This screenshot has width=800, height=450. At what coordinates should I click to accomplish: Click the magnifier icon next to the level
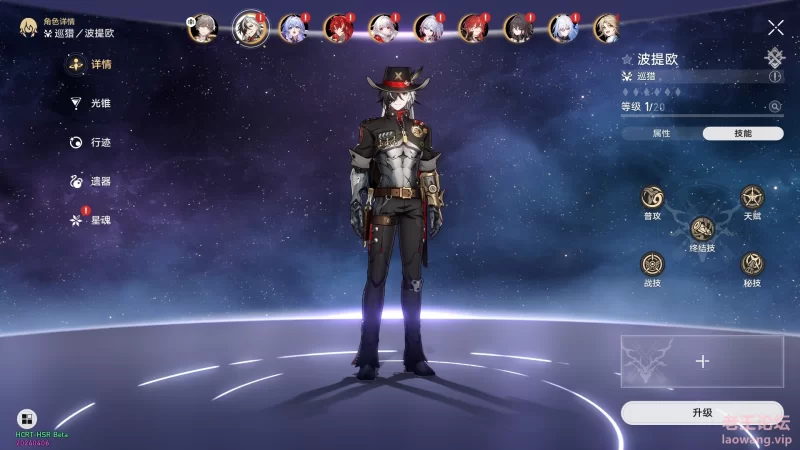tap(774, 106)
